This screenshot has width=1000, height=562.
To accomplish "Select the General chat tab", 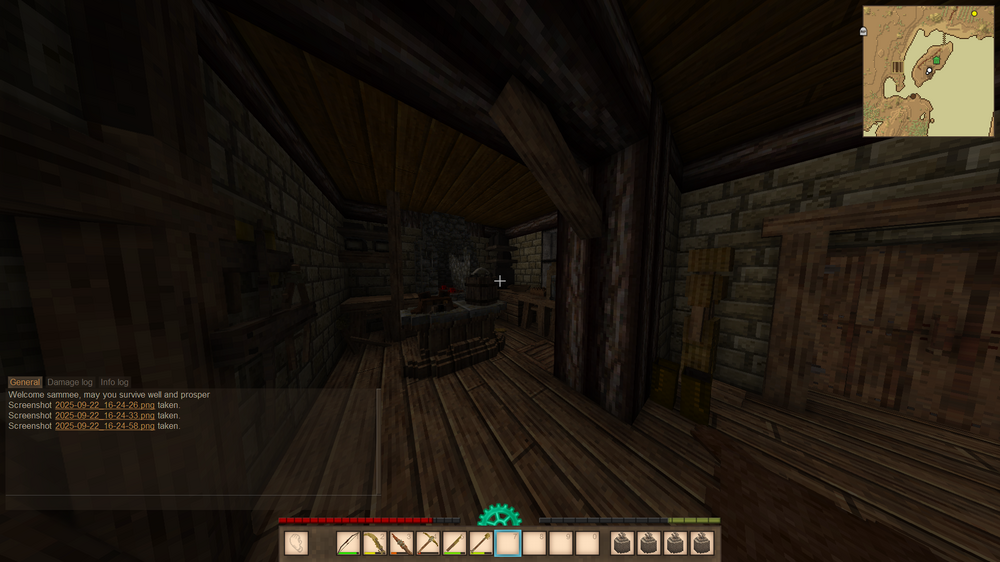I will [25, 382].
